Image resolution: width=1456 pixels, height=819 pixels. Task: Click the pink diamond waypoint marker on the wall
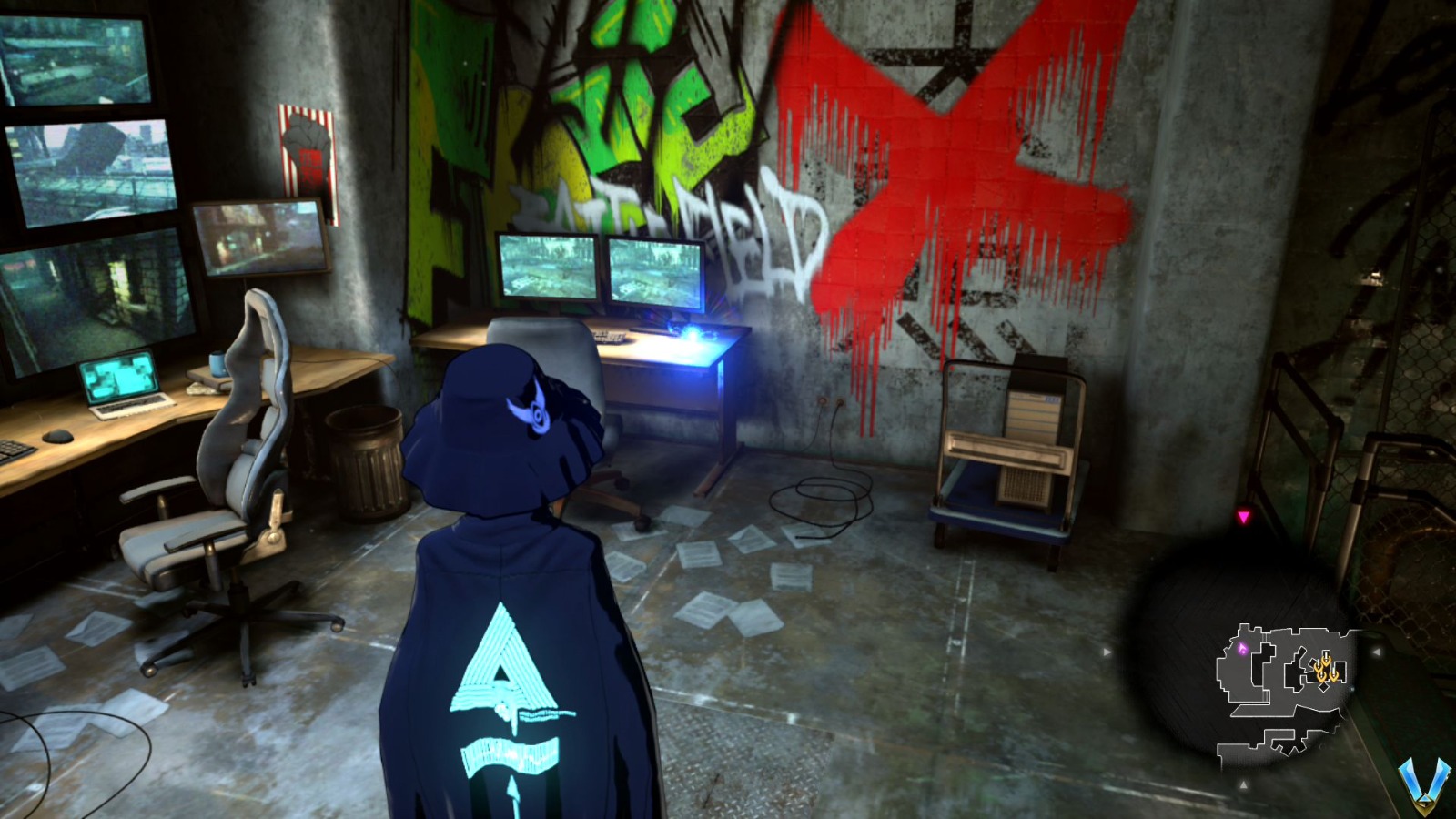[x=1244, y=516]
